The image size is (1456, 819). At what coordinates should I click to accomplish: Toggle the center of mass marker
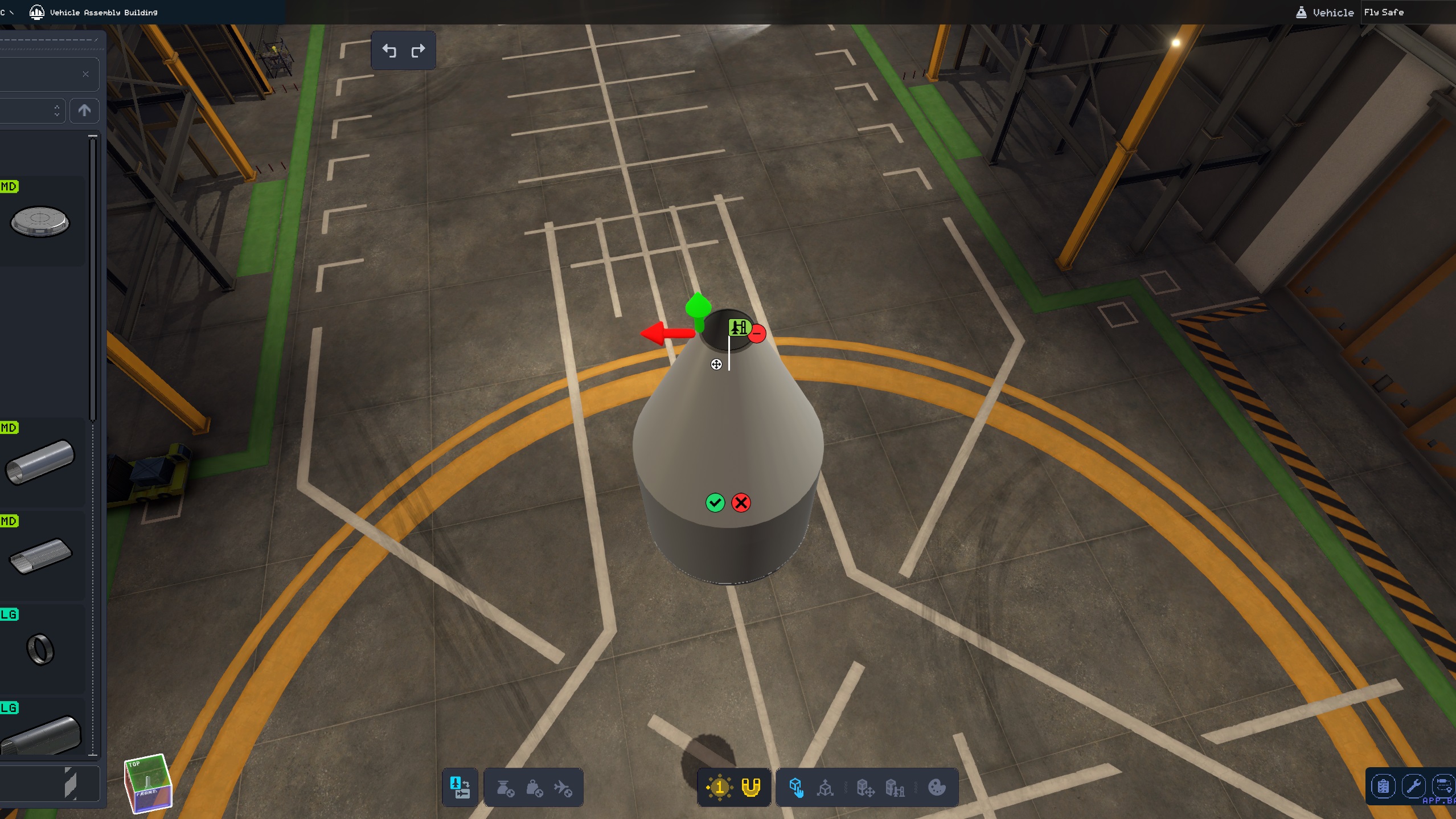click(534, 788)
